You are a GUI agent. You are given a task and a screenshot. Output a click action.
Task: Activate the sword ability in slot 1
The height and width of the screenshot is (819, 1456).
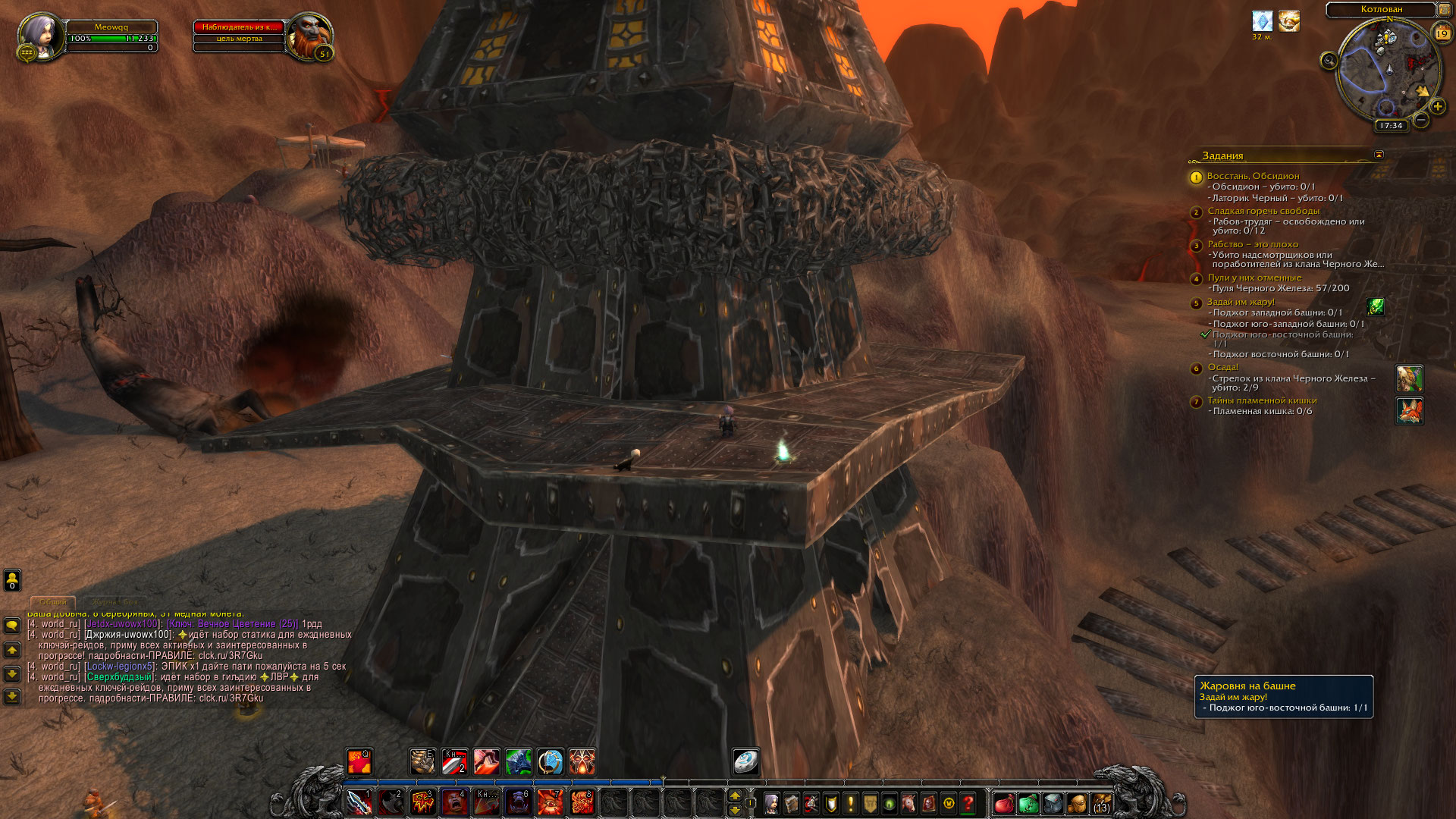359,802
